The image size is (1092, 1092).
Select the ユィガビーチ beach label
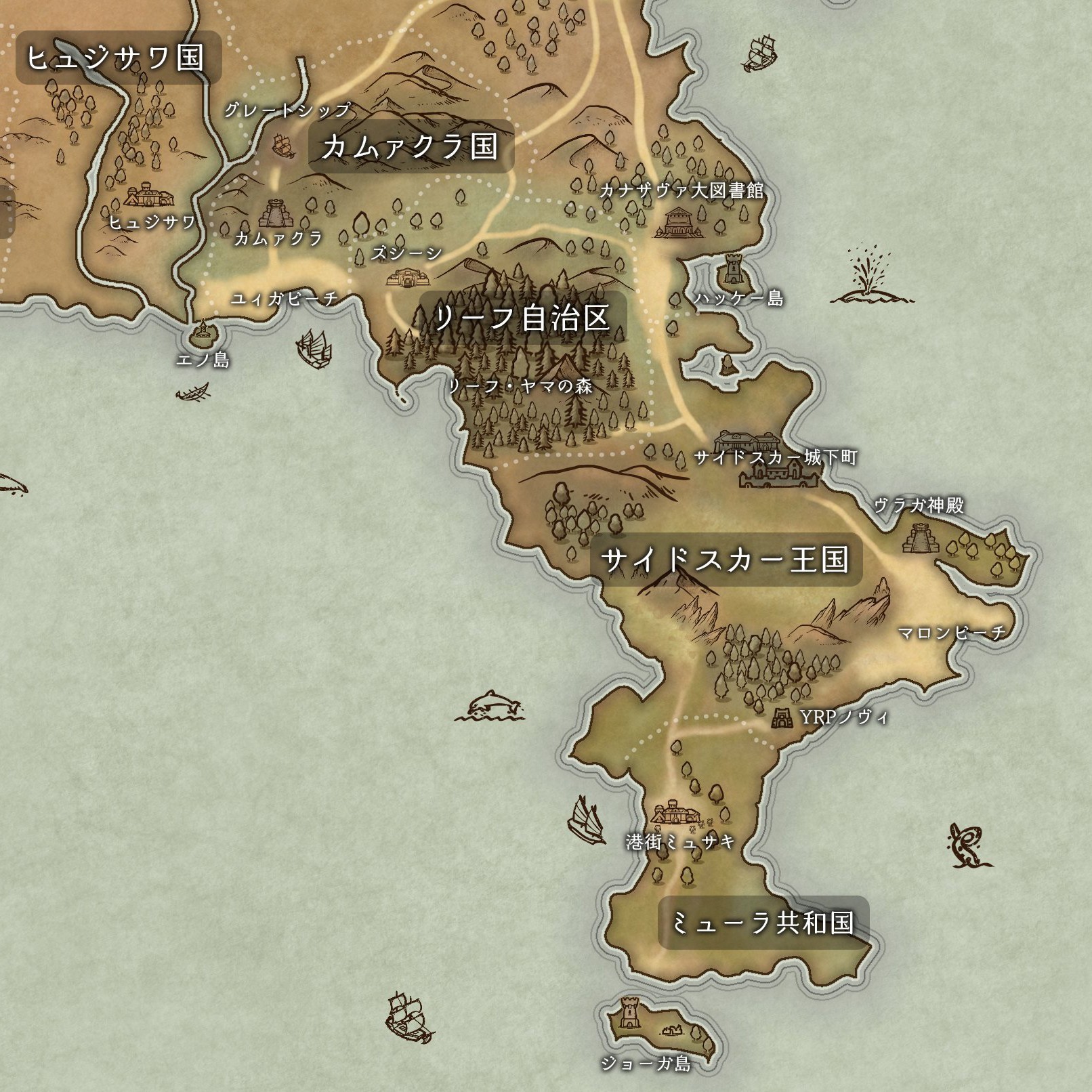285,299
